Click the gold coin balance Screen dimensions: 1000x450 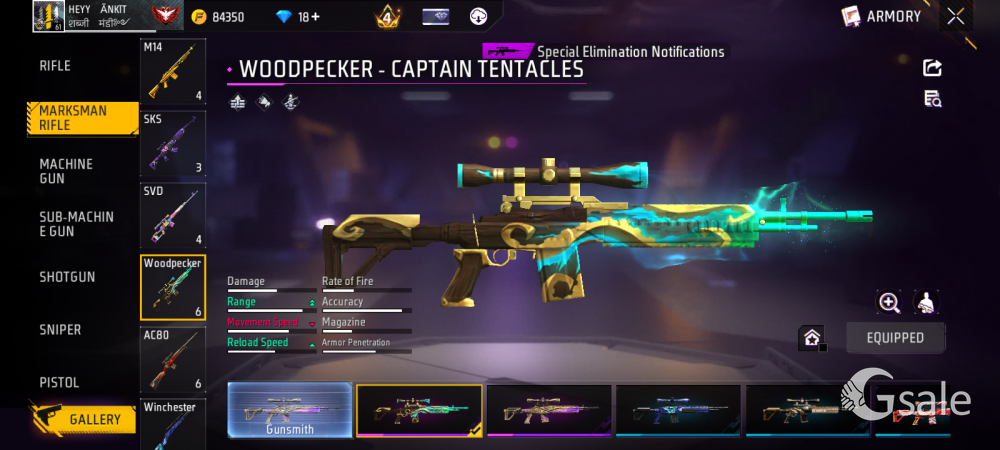click(218, 17)
